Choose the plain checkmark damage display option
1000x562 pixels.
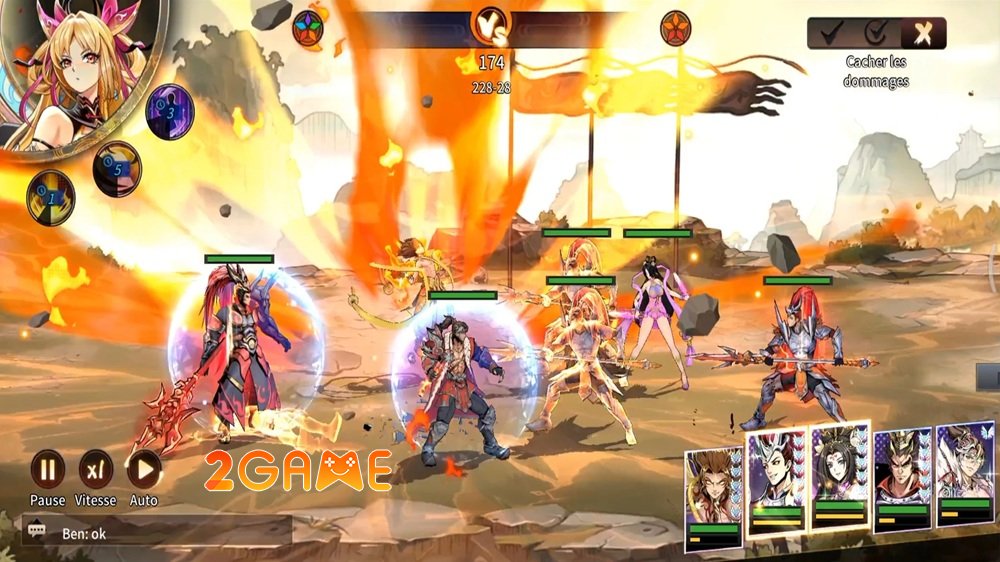[x=831, y=33]
